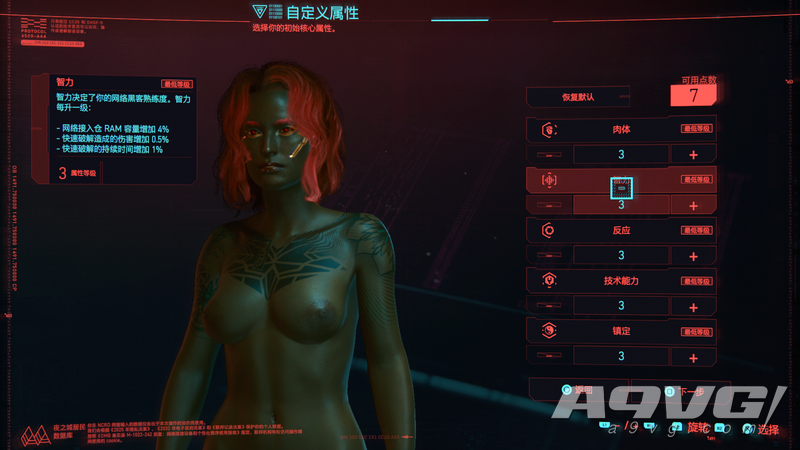Add a point to 智力 attribute

pos(693,205)
